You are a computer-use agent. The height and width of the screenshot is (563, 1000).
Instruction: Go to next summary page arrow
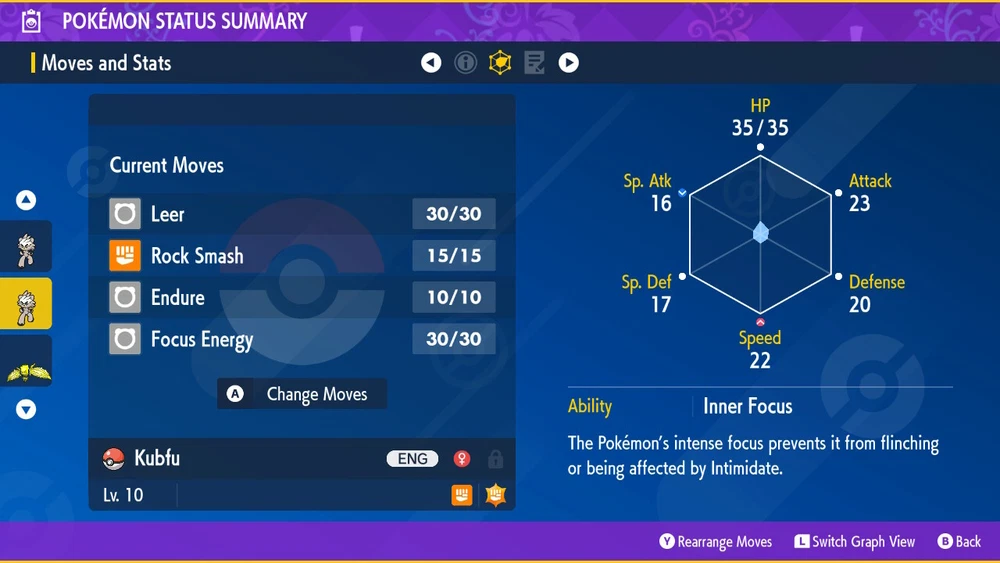click(568, 63)
